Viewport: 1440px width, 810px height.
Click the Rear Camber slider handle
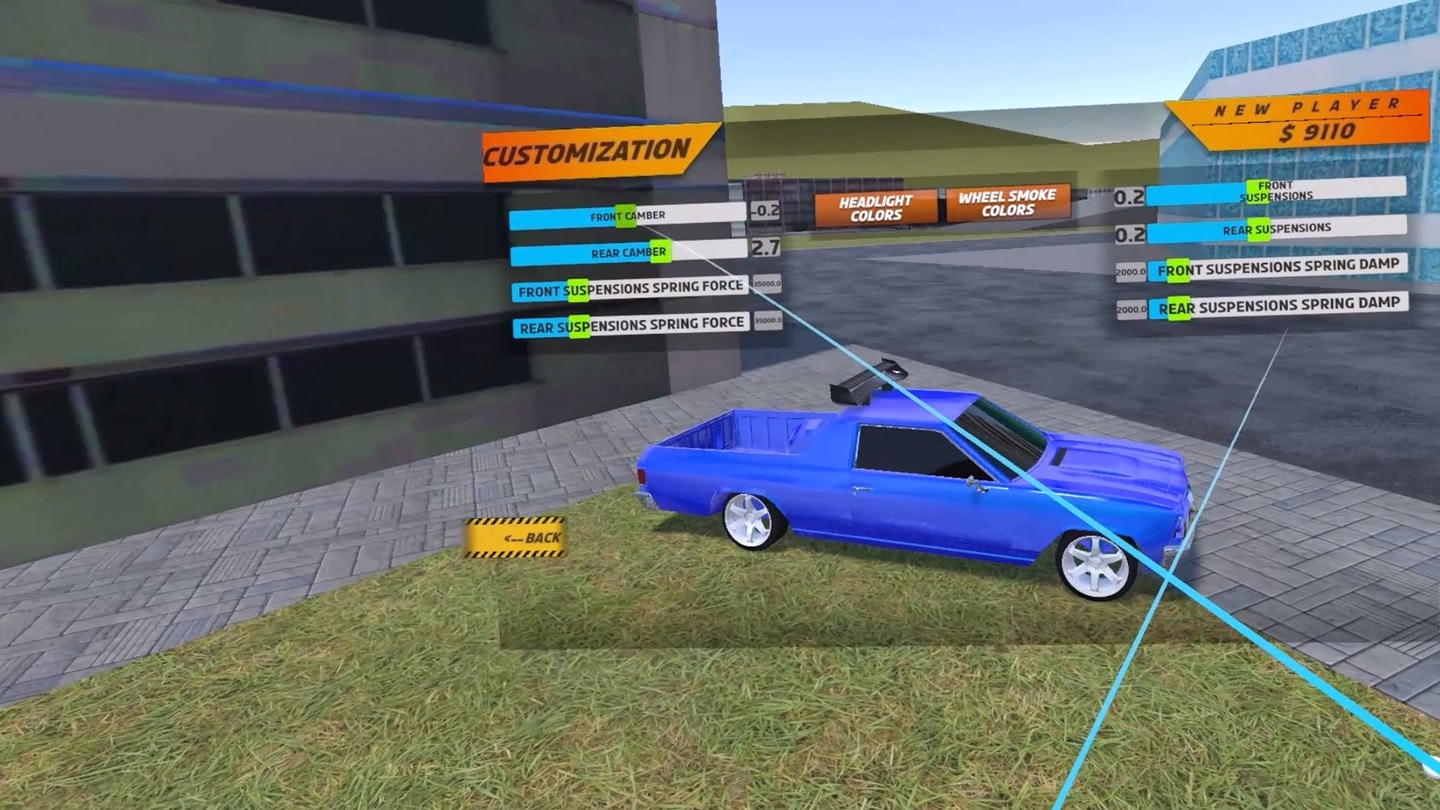pyautogui.click(x=660, y=253)
